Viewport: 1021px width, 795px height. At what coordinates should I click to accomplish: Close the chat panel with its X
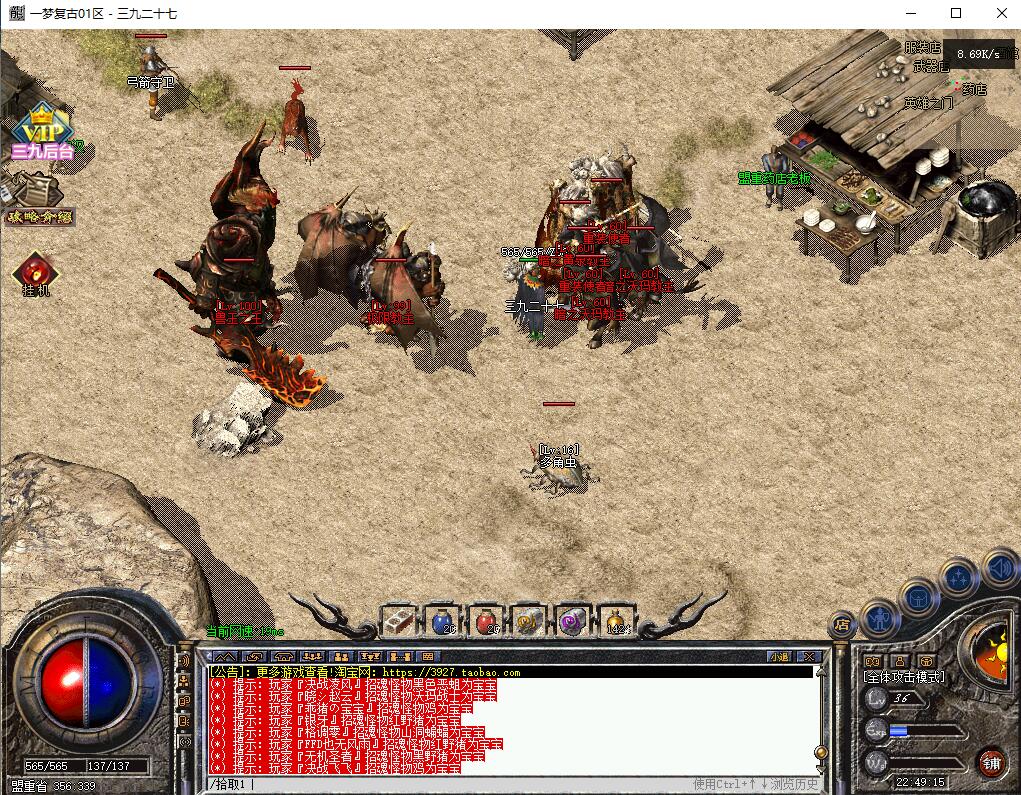[809, 657]
